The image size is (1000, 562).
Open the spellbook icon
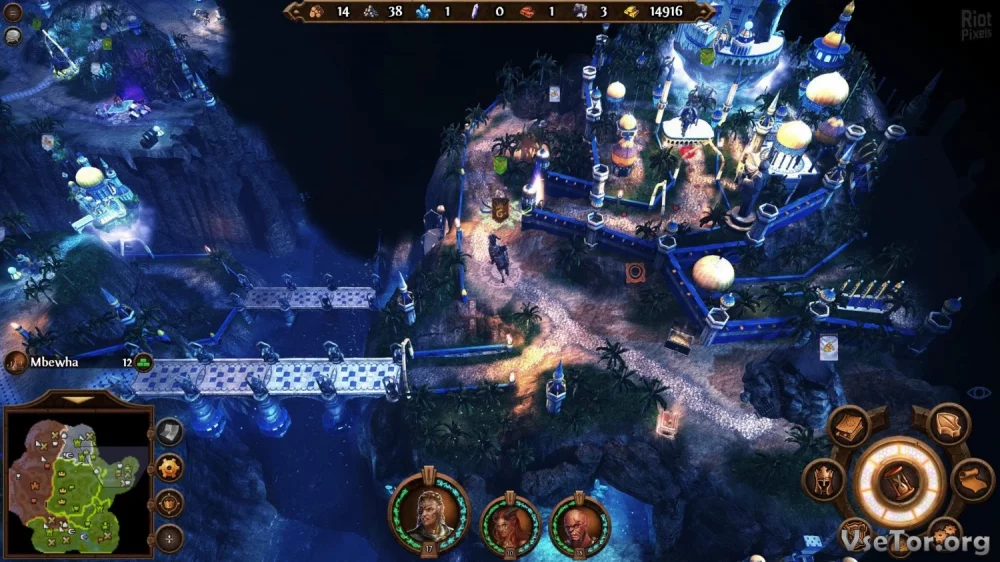click(x=847, y=427)
